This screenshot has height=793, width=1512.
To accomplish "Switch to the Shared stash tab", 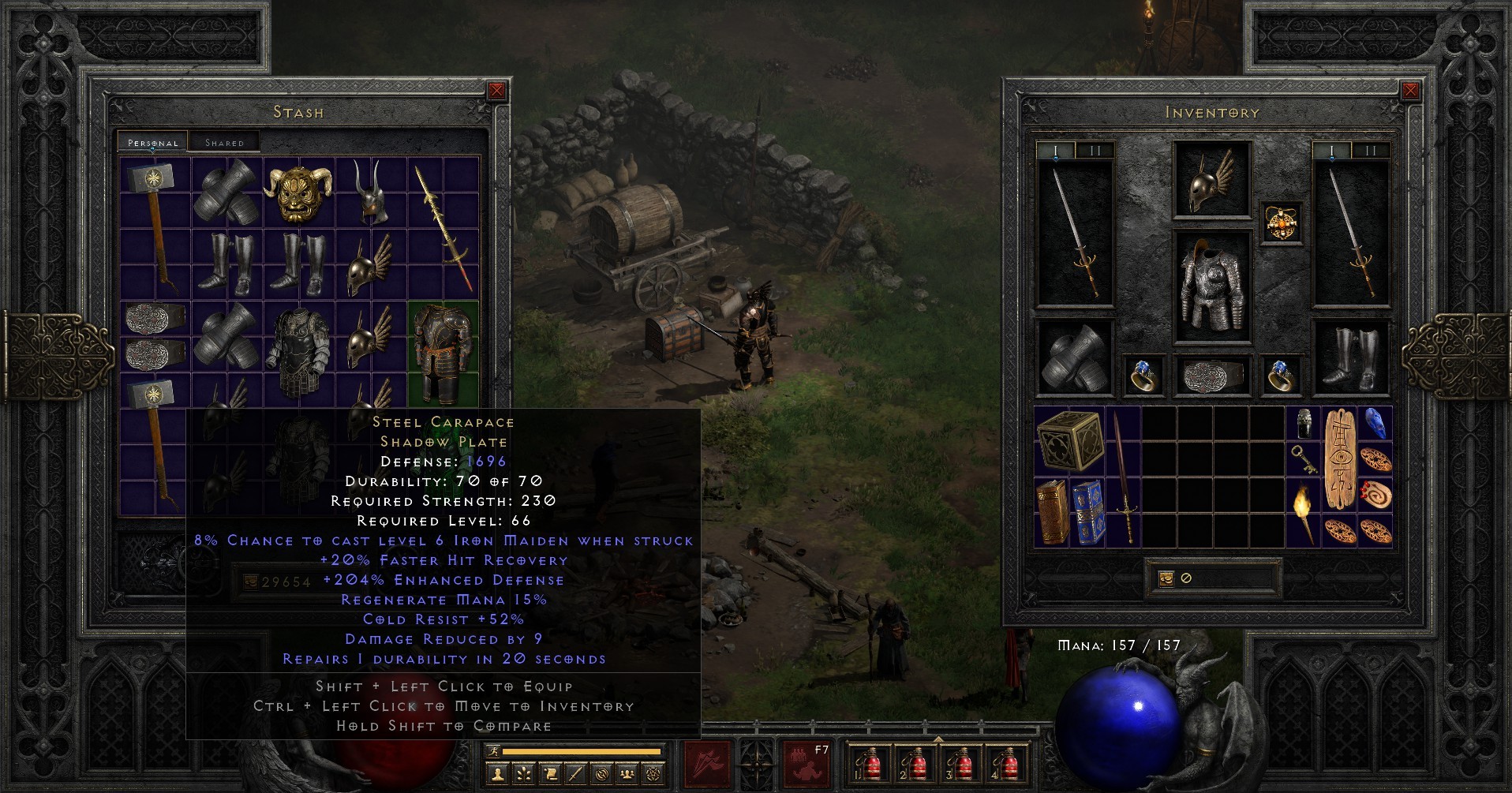I will coord(225,142).
